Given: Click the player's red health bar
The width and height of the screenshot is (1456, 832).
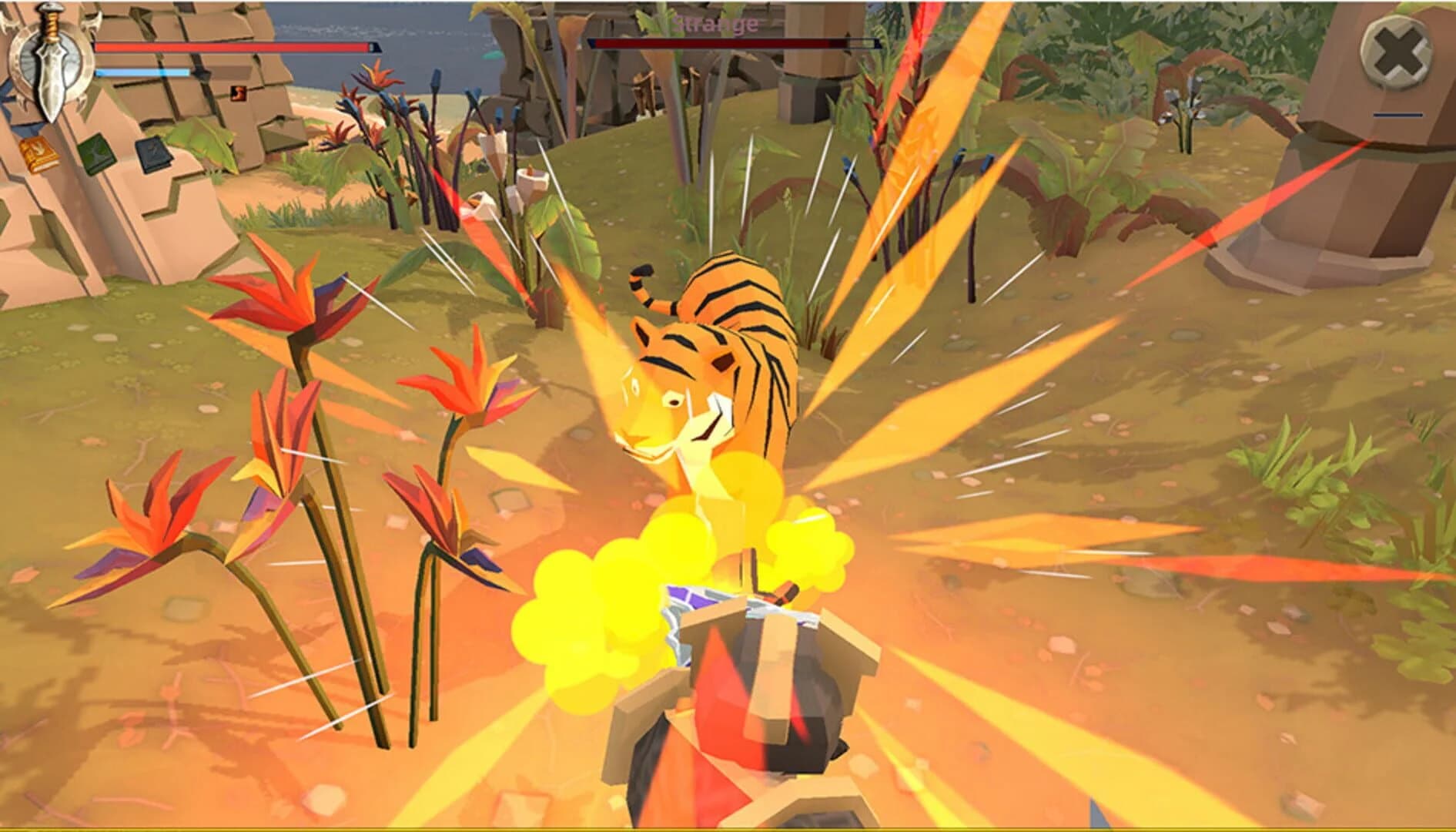Looking at the screenshot, I should click(x=231, y=46).
